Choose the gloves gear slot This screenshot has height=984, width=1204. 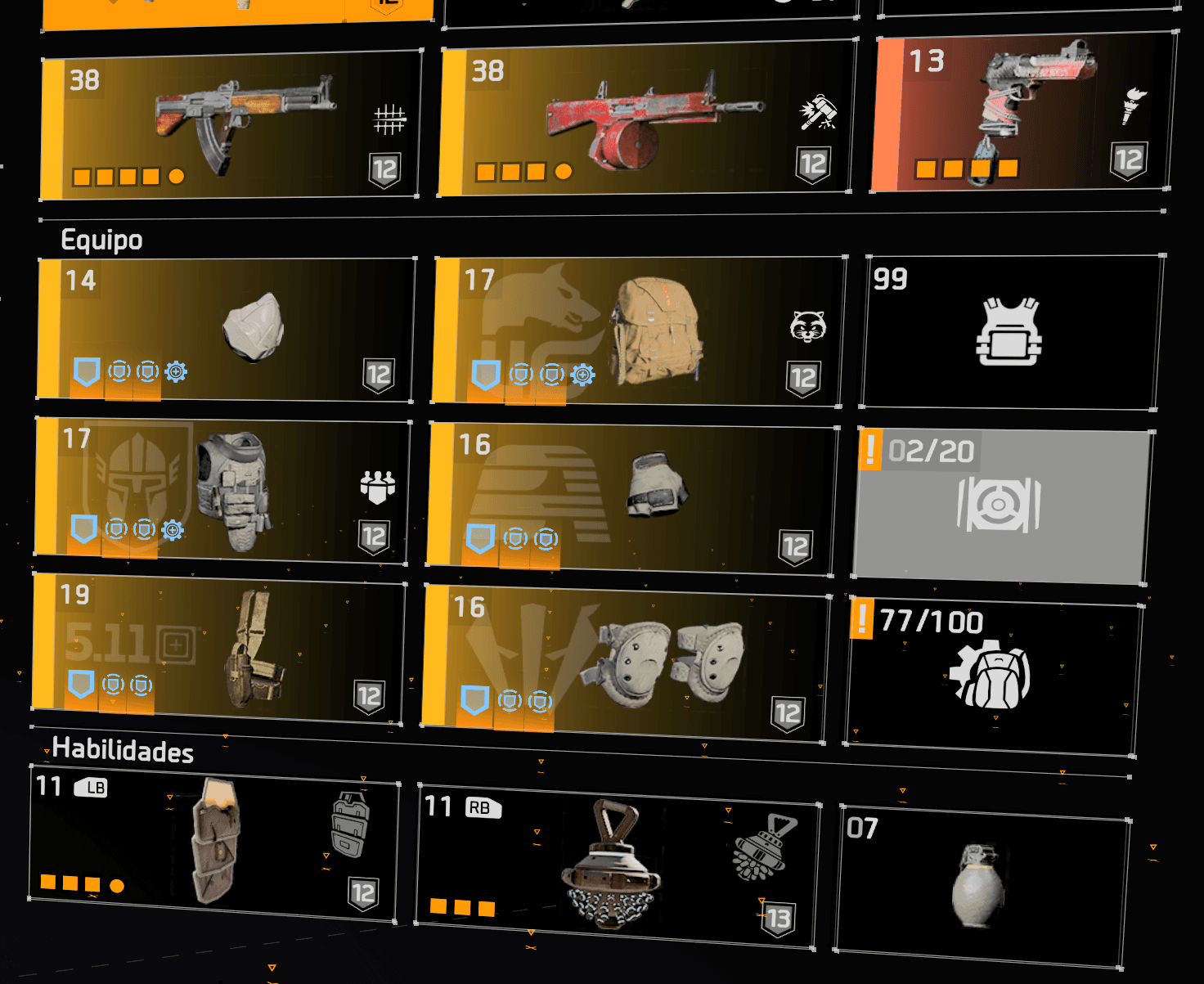[x=631, y=496]
